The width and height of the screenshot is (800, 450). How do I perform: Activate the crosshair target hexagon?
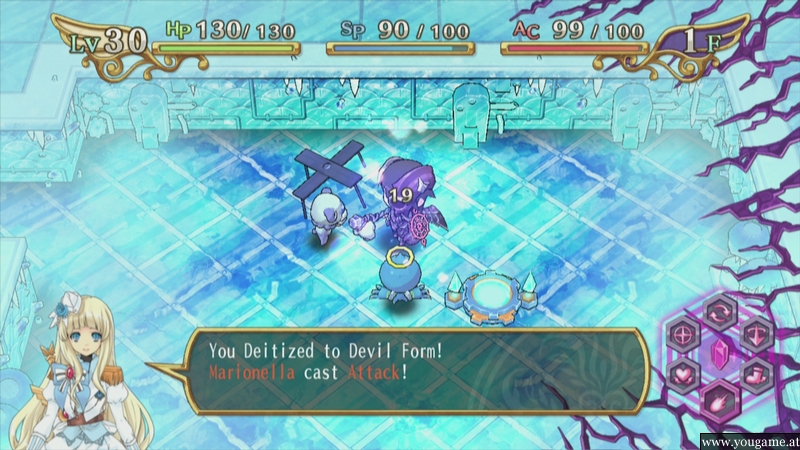[x=684, y=332]
